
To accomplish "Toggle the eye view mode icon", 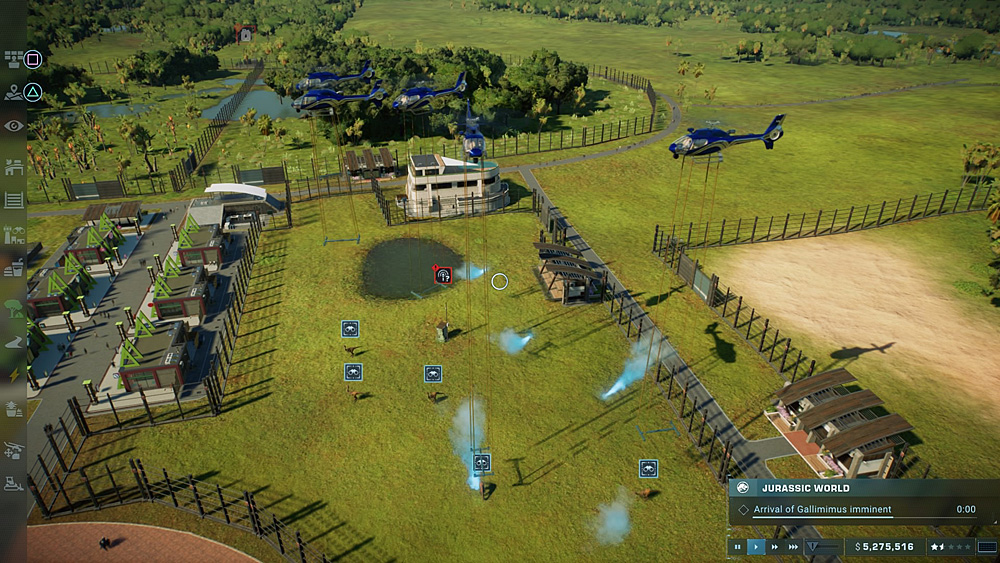I will (13, 126).
